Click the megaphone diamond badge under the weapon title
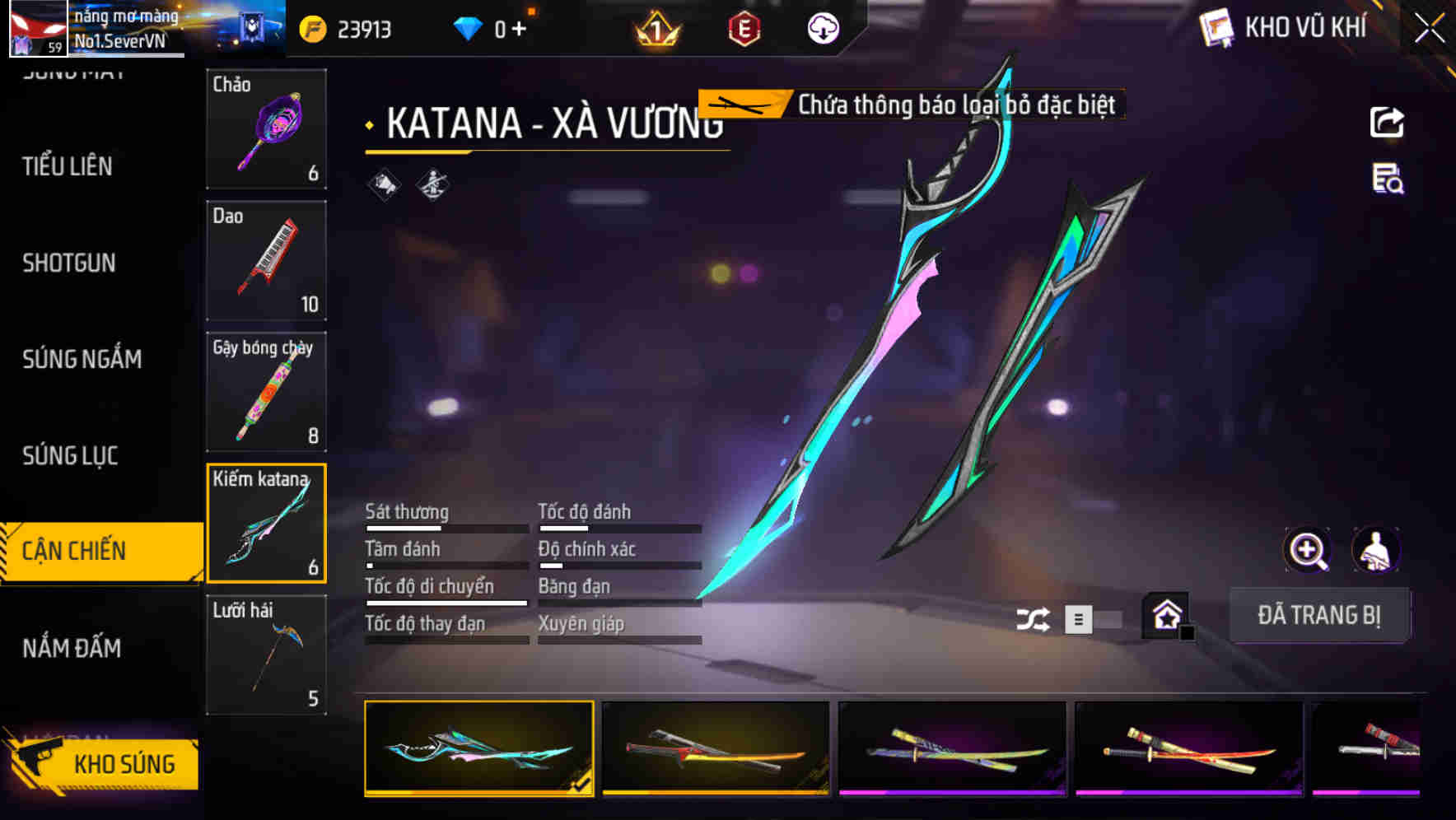1456x820 pixels. [384, 185]
